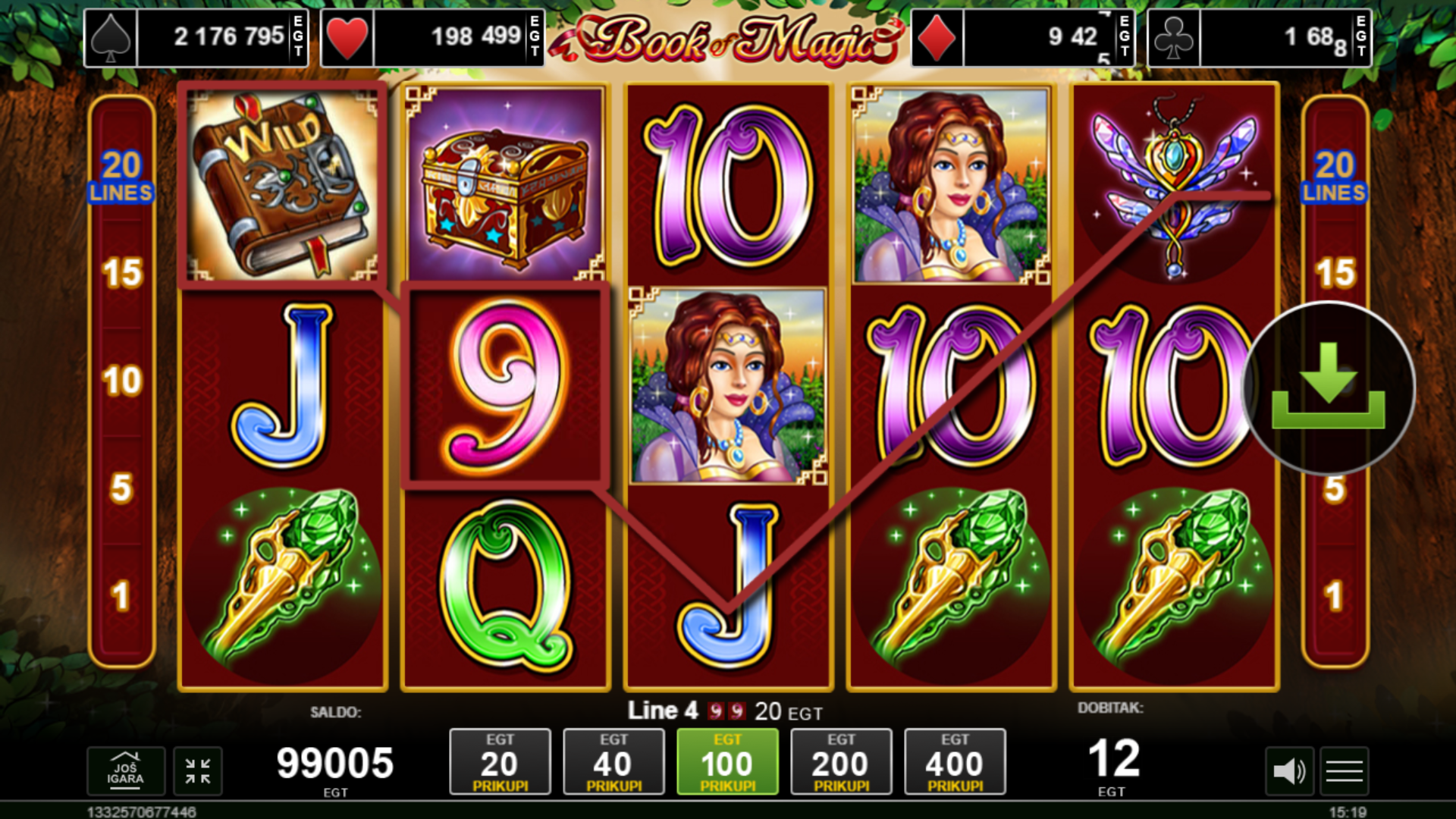Viewport: 1456px width, 819px height.
Task: Activate 20 lines on the right selector
Action: 1335,176
